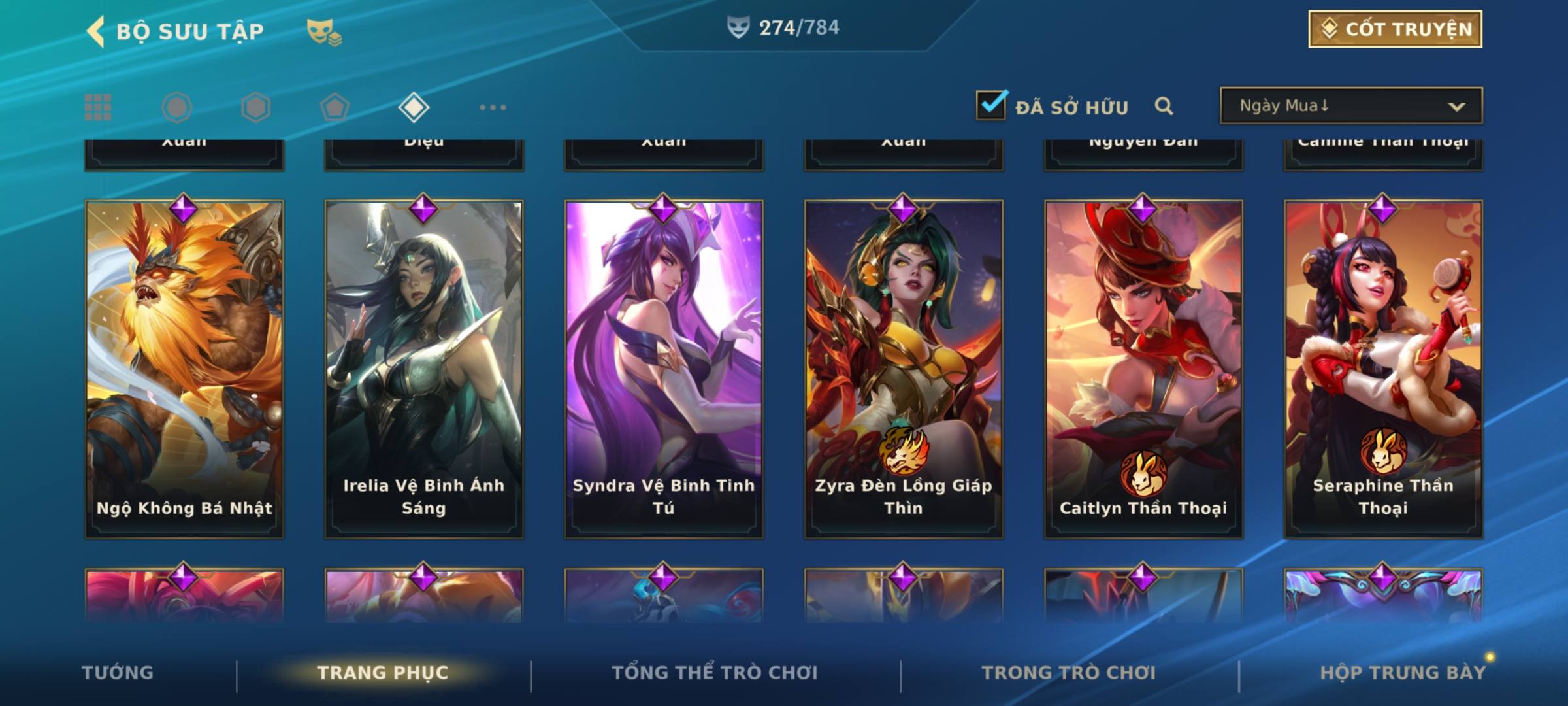Go back from Bộ Sưu Tập screen
Screen dimensions: 1568x706
click(x=96, y=31)
